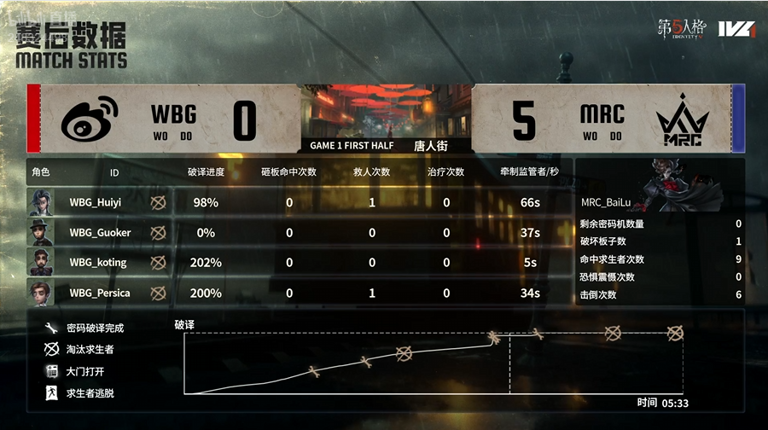Open the Chinatown map thumbnail
Viewport: 768px width, 430px height.
pos(384,109)
